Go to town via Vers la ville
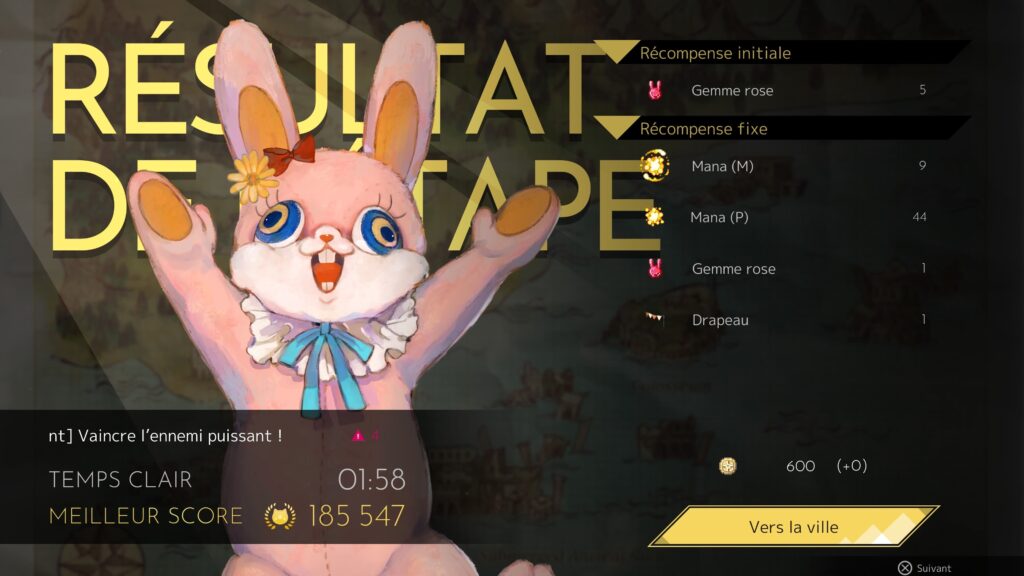 tap(793, 527)
